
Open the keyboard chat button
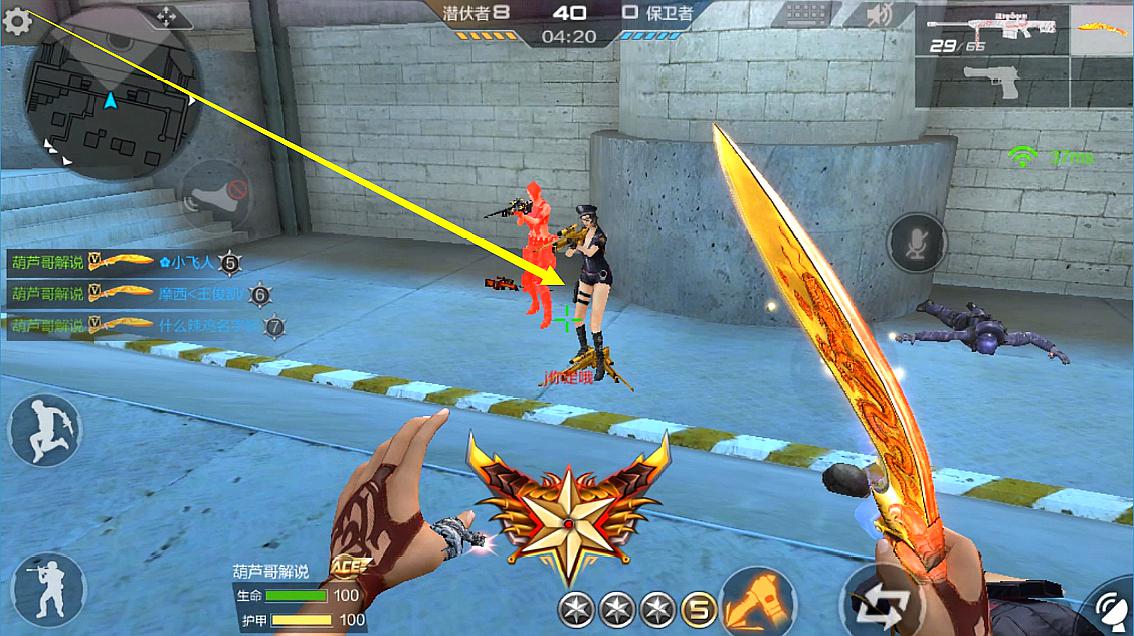tap(805, 15)
